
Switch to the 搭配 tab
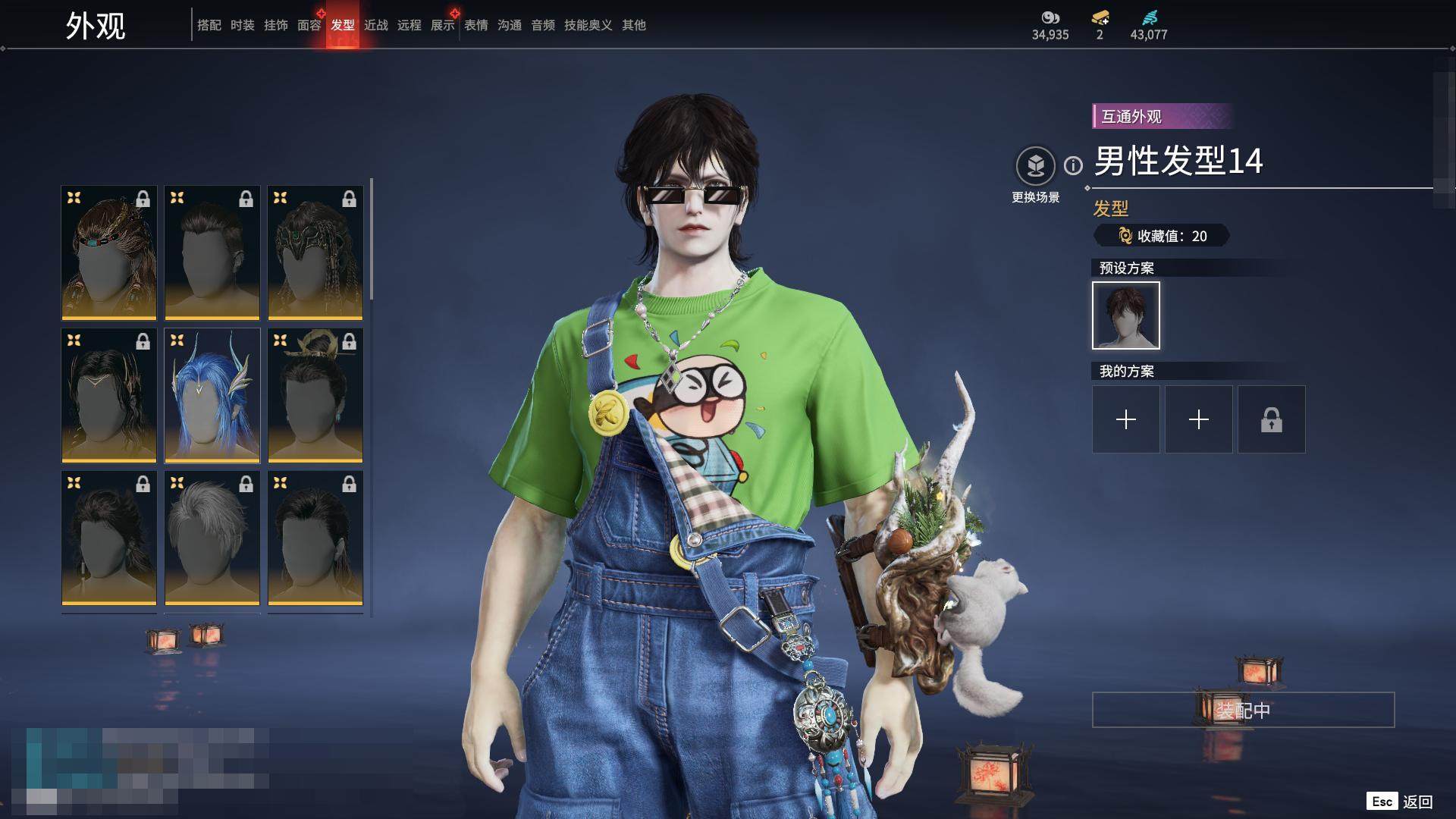[x=209, y=25]
